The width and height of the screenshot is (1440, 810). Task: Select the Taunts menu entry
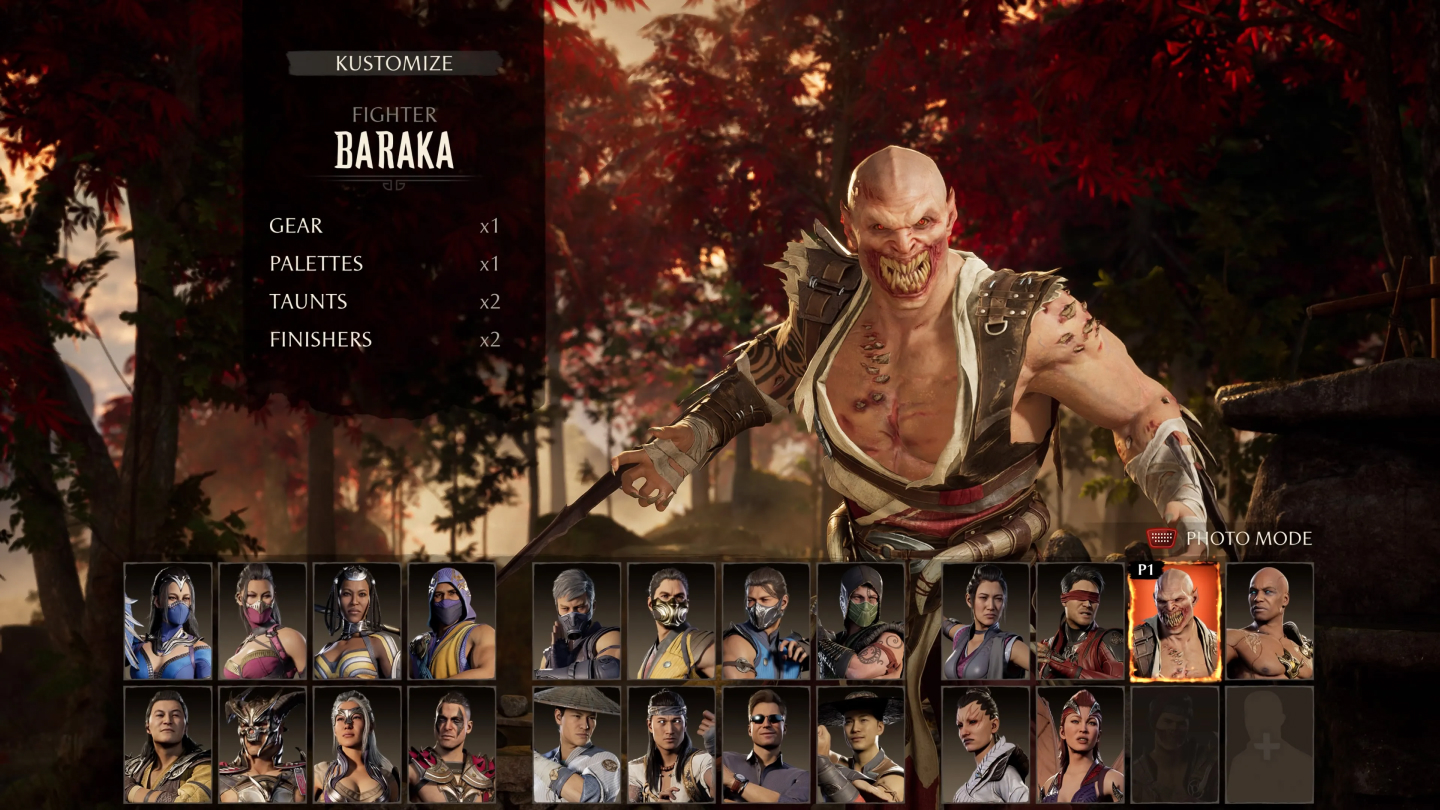click(x=308, y=302)
